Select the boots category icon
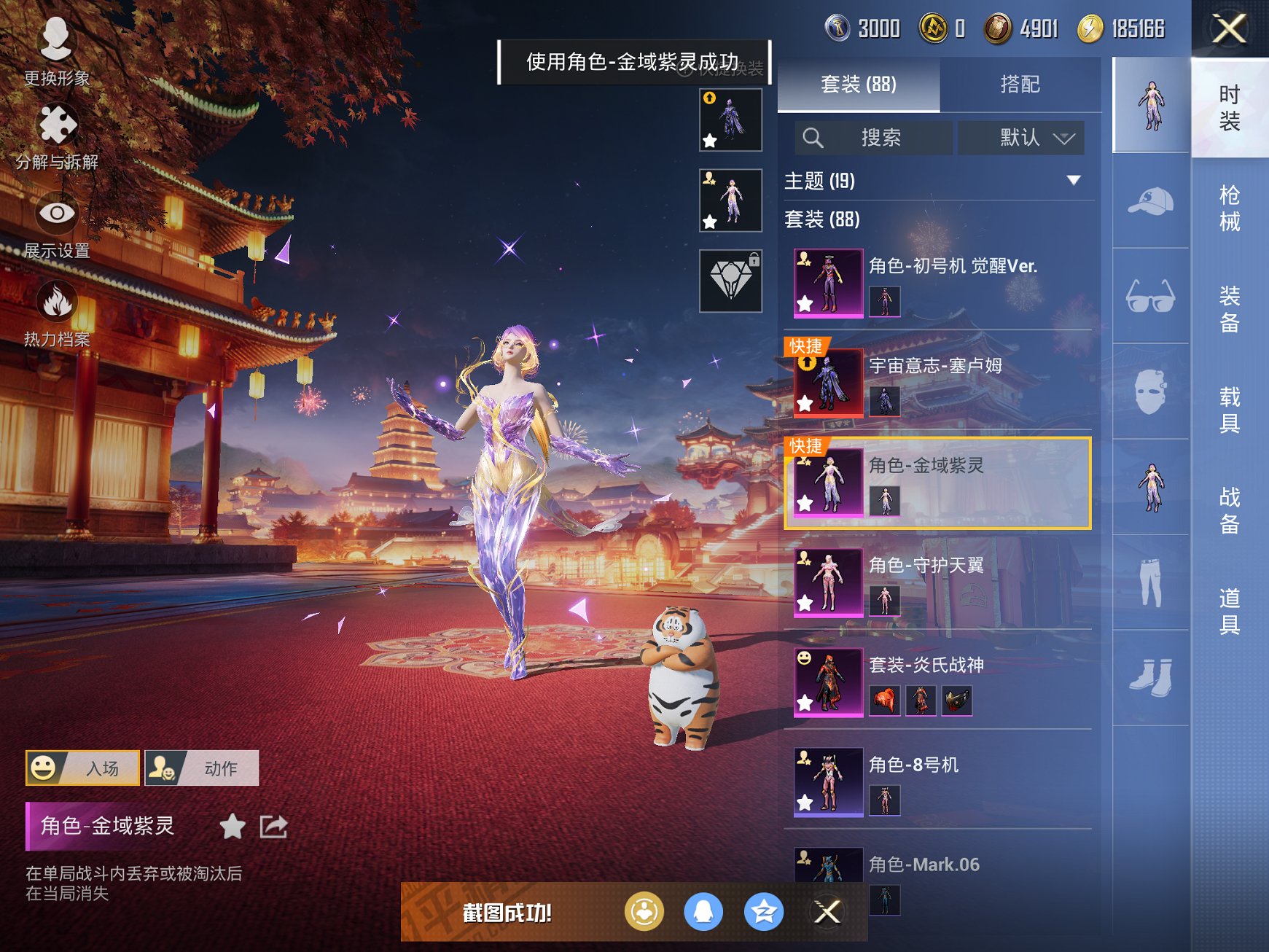Image resolution: width=1269 pixels, height=952 pixels. coord(1150,678)
